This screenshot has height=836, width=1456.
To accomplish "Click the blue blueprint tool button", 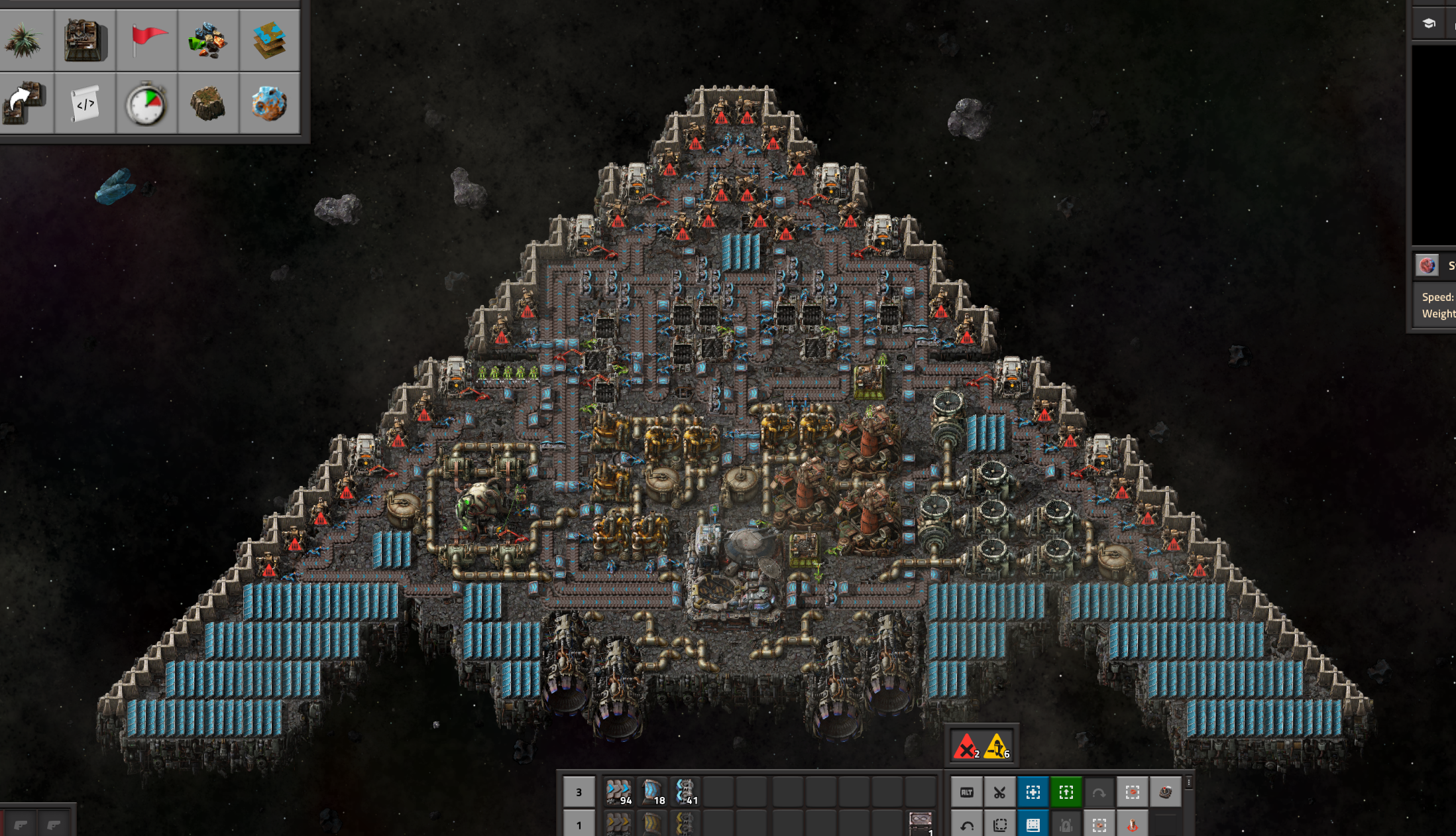I will (1033, 792).
